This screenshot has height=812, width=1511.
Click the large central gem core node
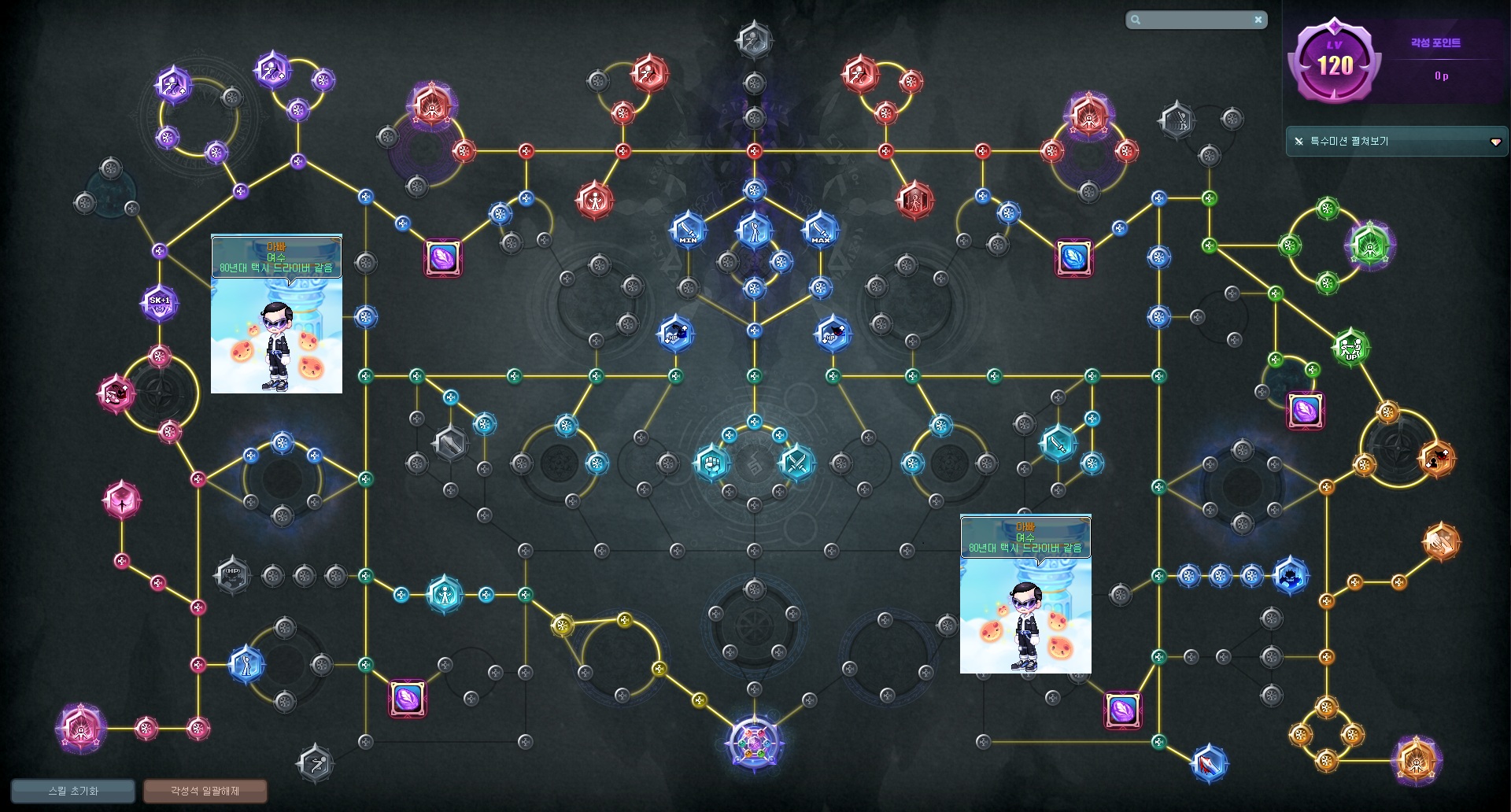[x=754, y=743]
